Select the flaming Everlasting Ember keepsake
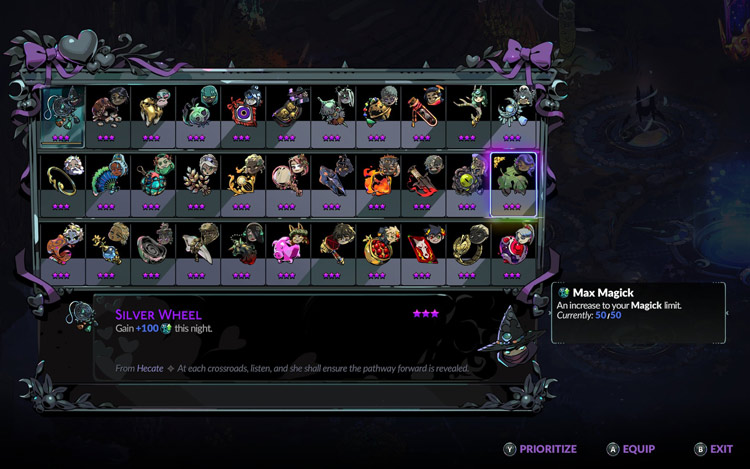Screen dimensions: 750x469 (376, 180)
